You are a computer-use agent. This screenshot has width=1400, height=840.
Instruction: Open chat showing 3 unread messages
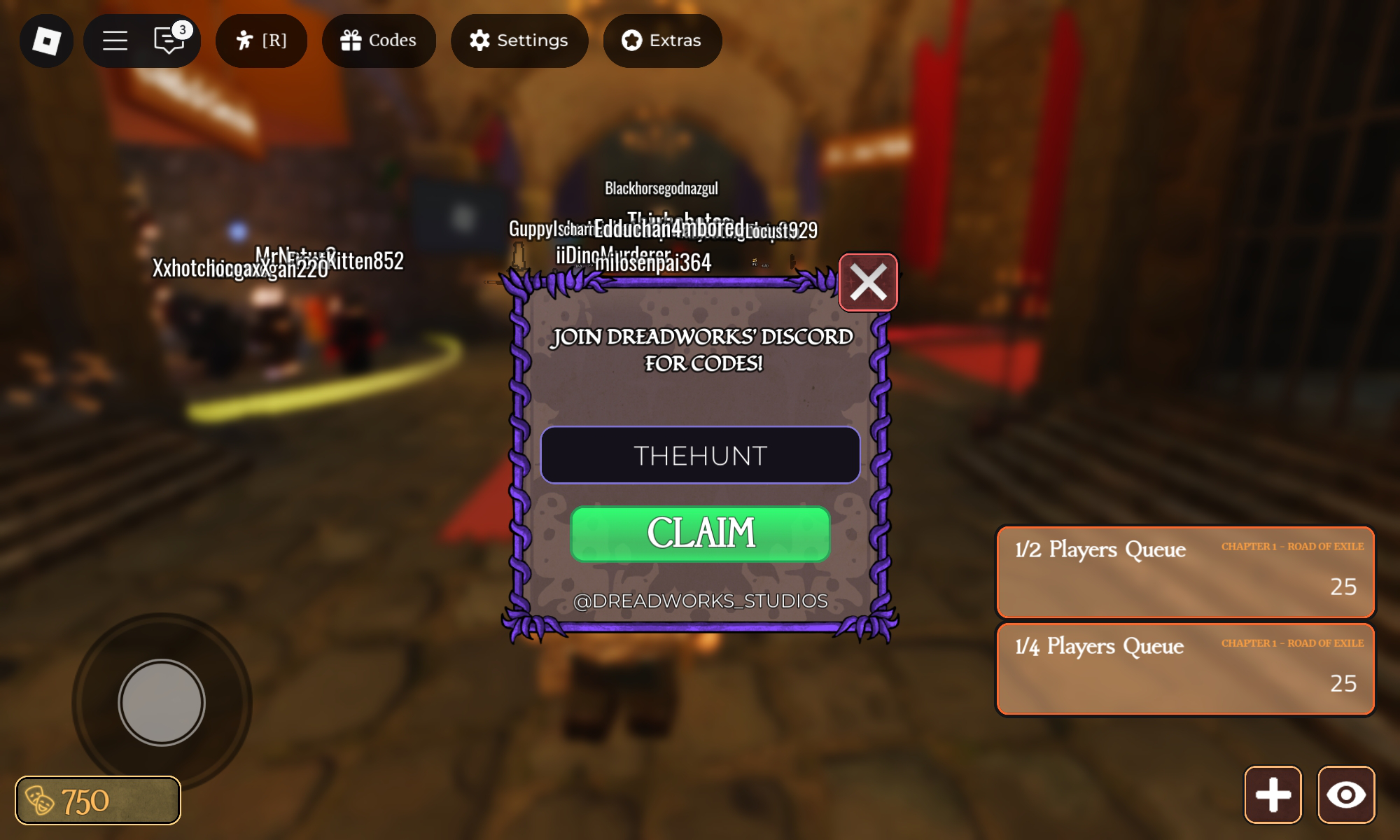(168, 41)
